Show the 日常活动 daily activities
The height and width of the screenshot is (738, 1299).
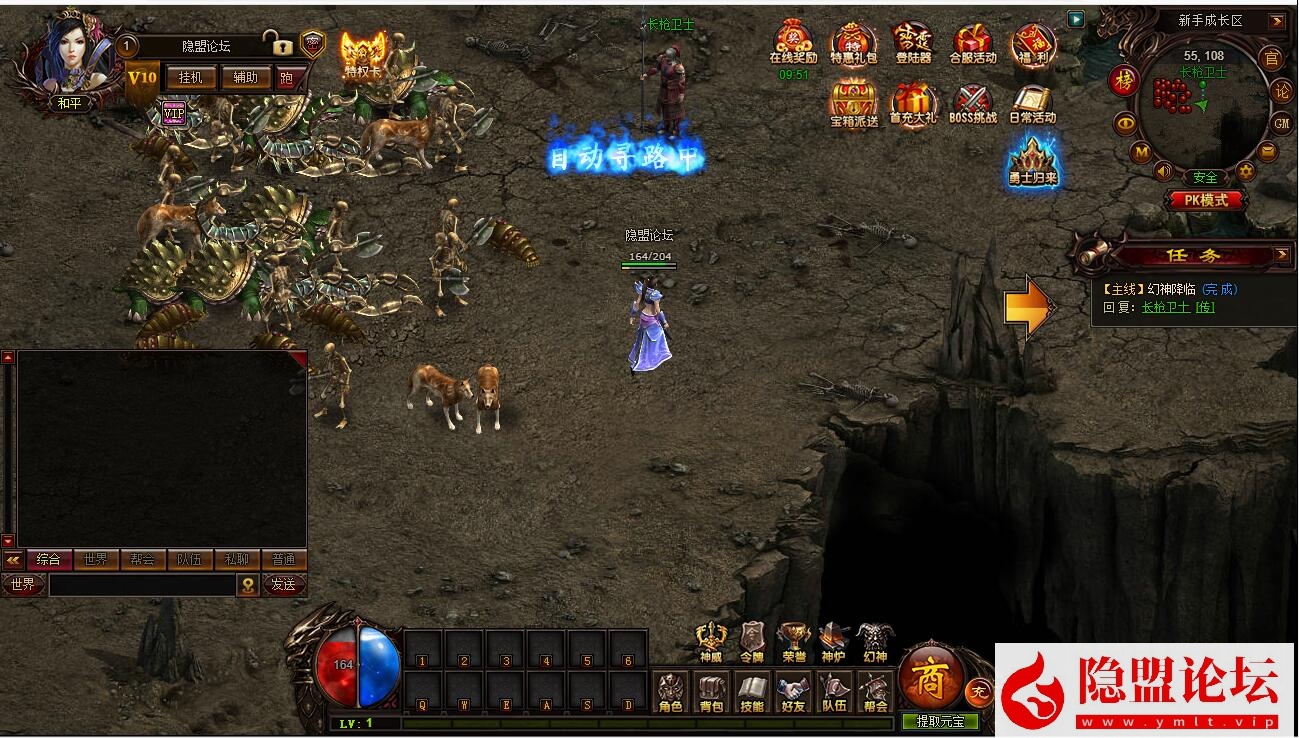[x=1032, y=103]
